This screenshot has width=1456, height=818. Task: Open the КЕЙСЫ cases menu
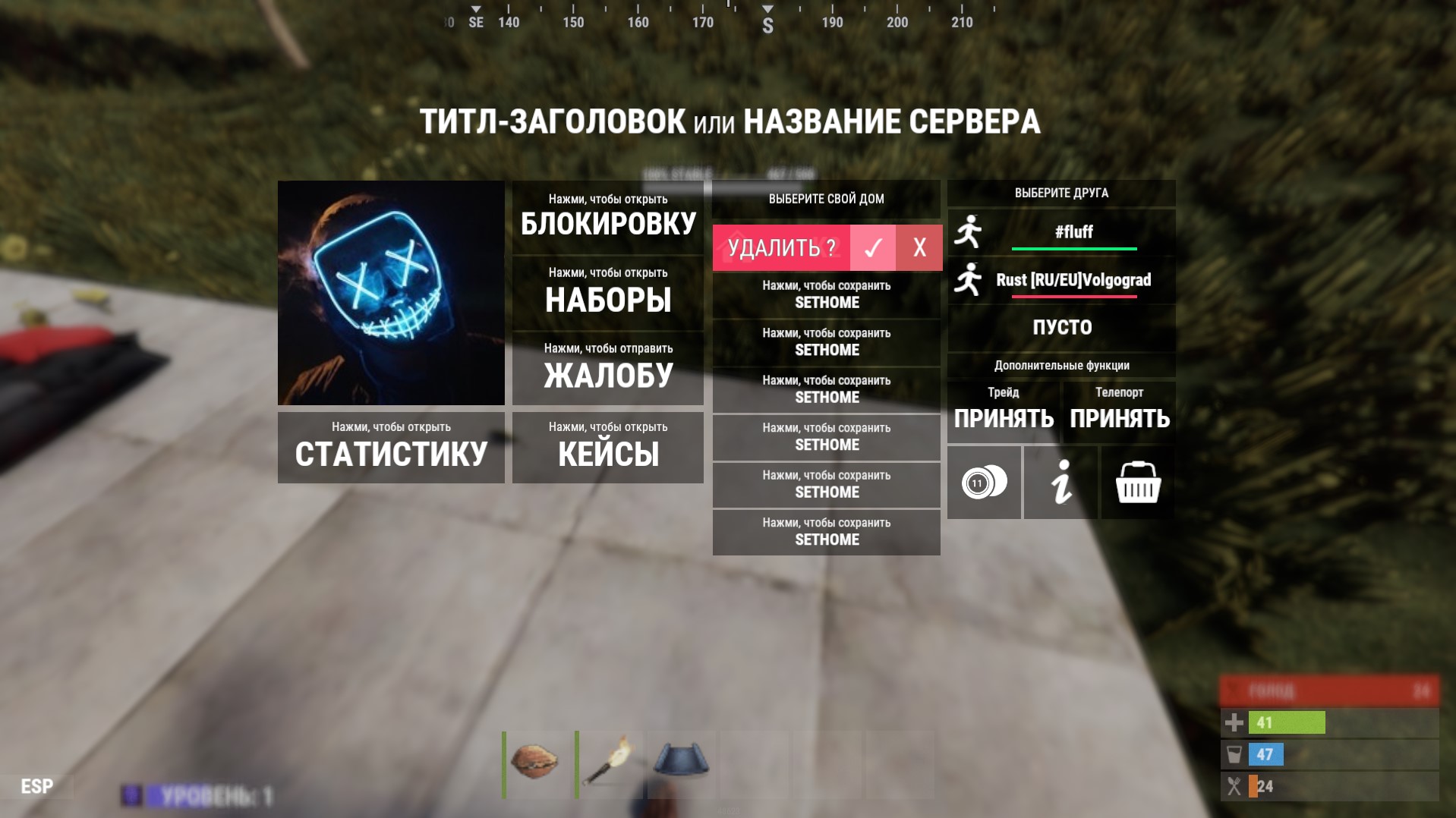607,447
